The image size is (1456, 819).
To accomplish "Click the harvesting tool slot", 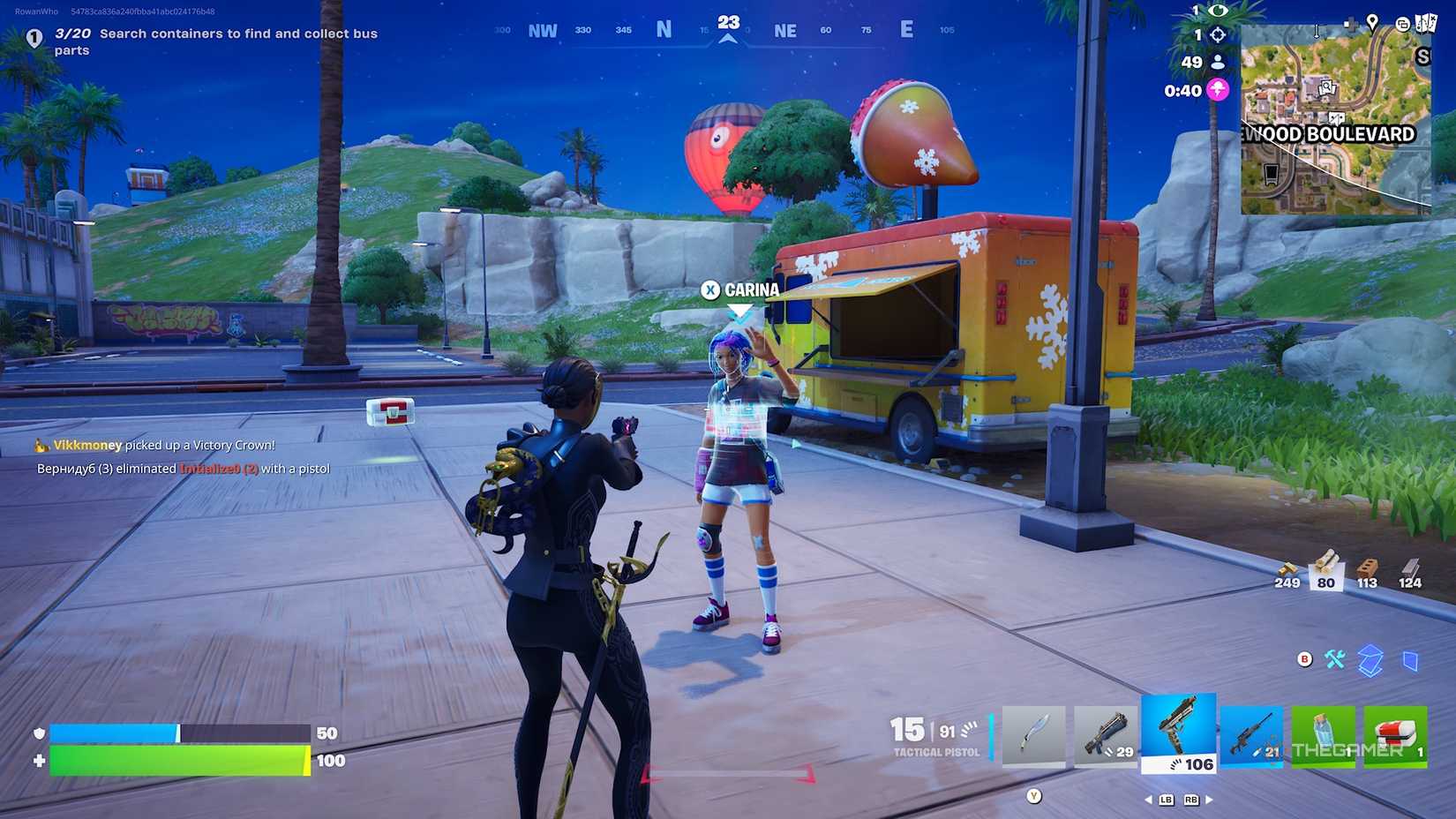I will (1034, 735).
